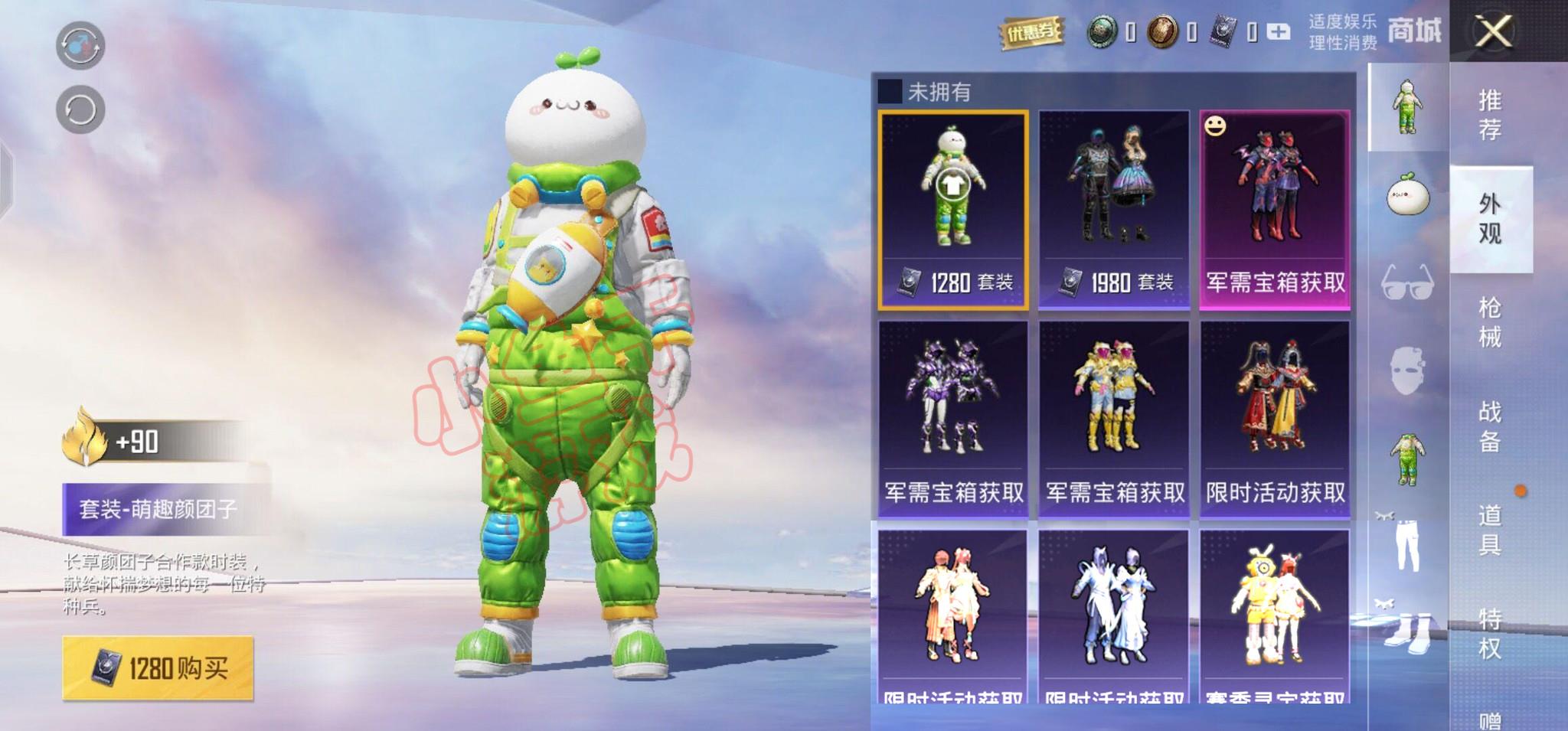The image size is (1568, 731).
Task: Open the 推荐 (Recommended) tab
Action: (1489, 115)
